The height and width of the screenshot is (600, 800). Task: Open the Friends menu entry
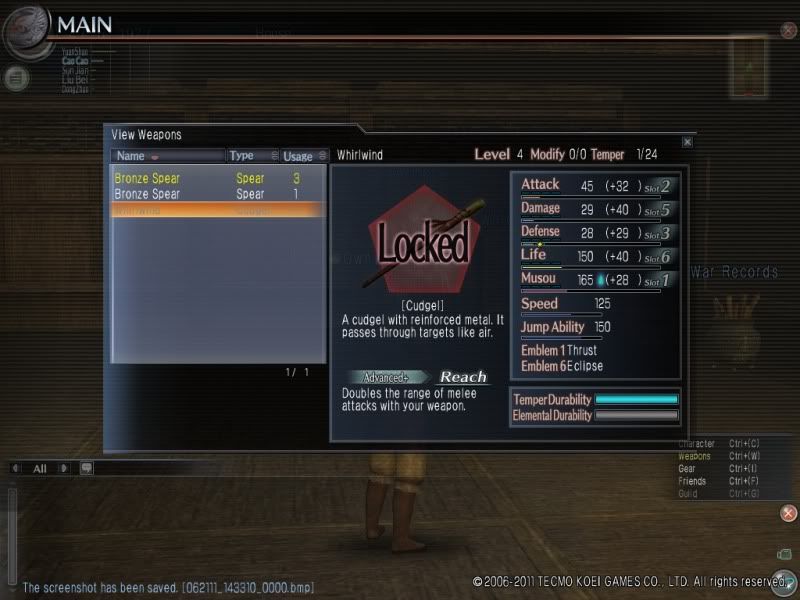[692, 481]
